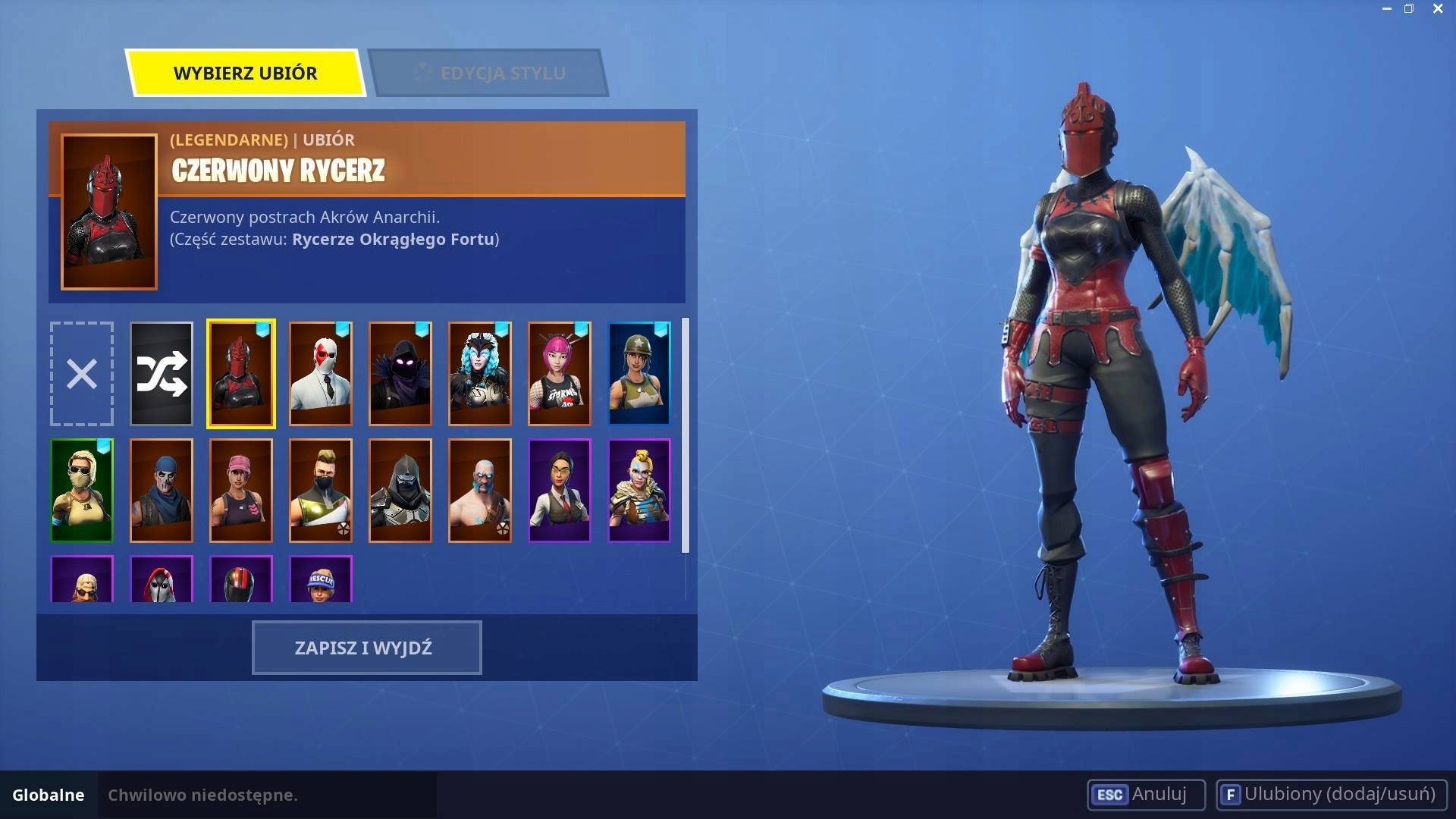Close the game window
Screen dimensions: 1456x819
(1438, 9)
